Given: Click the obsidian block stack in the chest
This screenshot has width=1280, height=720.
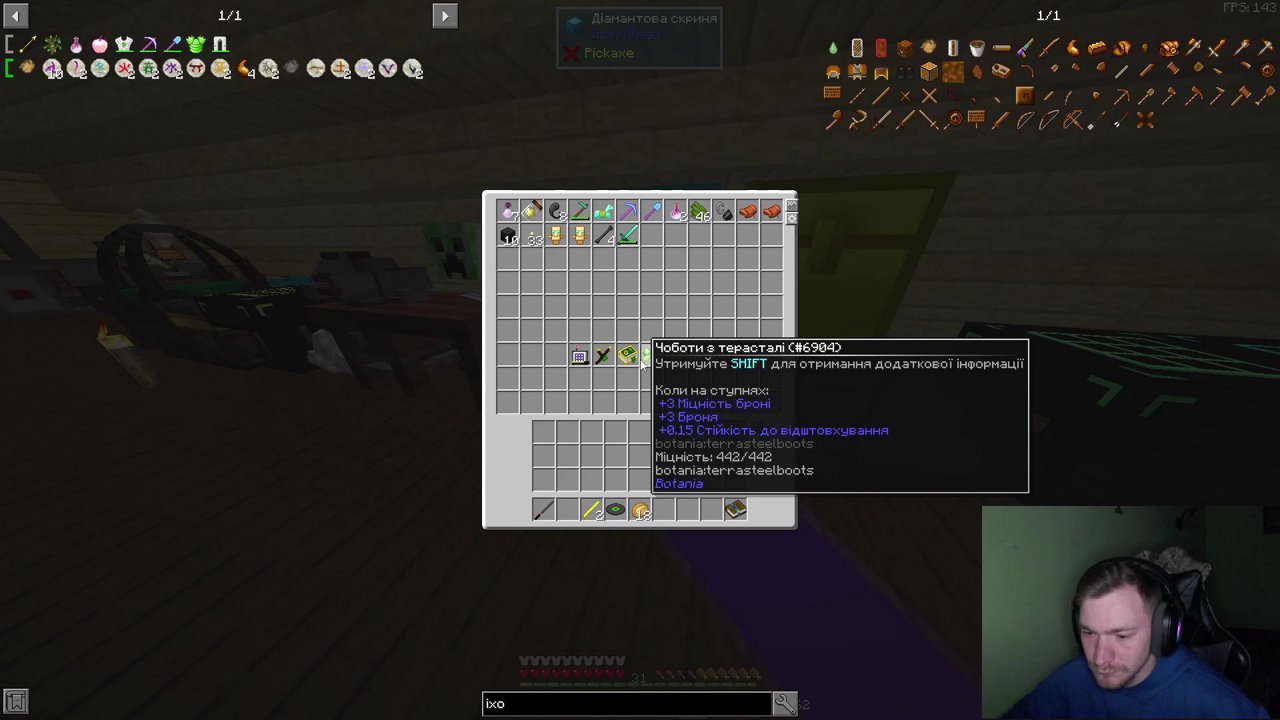Looking at the screenshot, I should click(x=508, y=238).
